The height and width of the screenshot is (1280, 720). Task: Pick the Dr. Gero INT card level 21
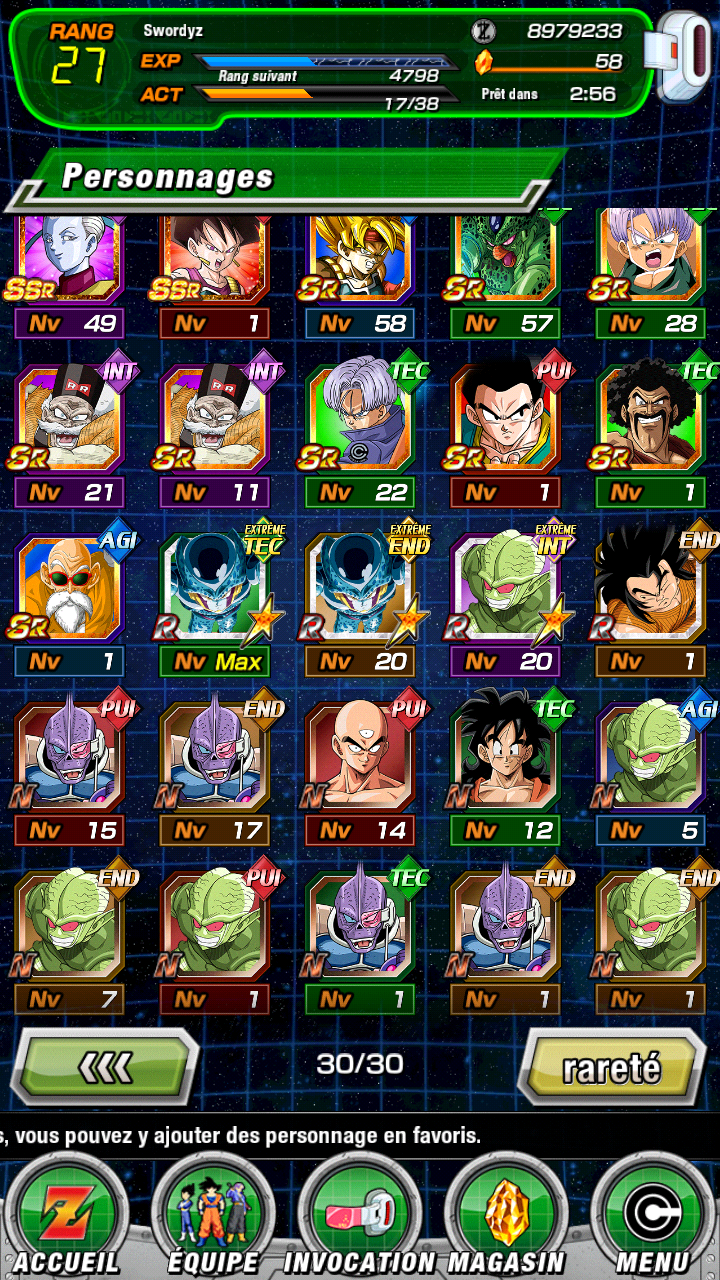pyautogui.click(x=70, y=420)
